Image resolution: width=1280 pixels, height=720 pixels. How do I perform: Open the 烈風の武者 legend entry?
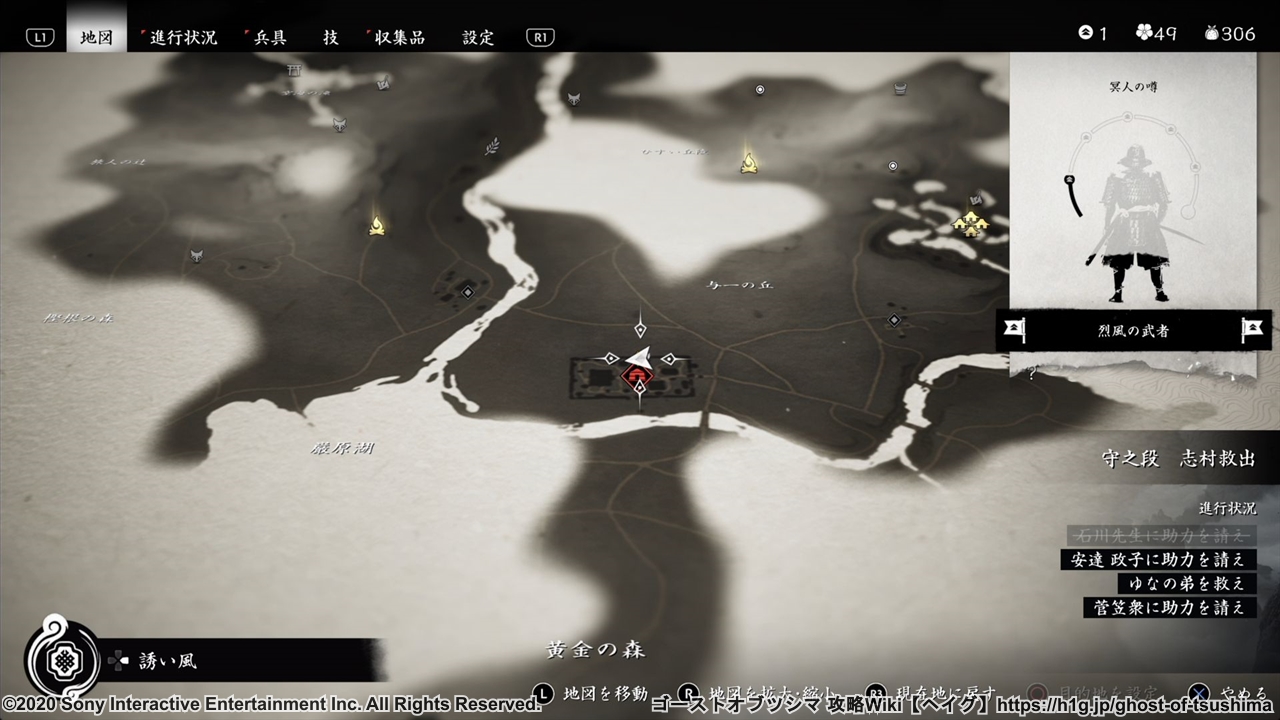click(1133, 330)
